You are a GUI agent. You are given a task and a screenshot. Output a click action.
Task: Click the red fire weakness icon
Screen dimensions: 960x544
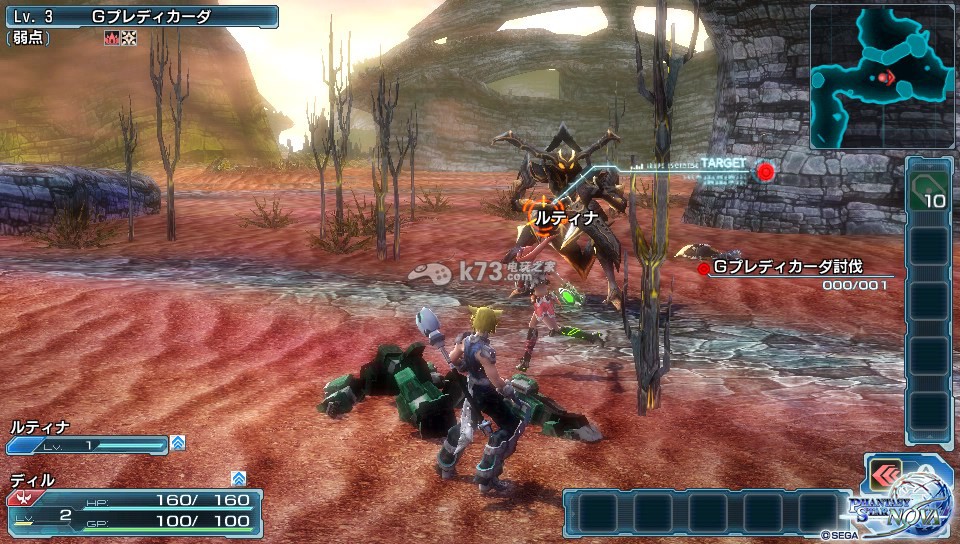(110, 38)
